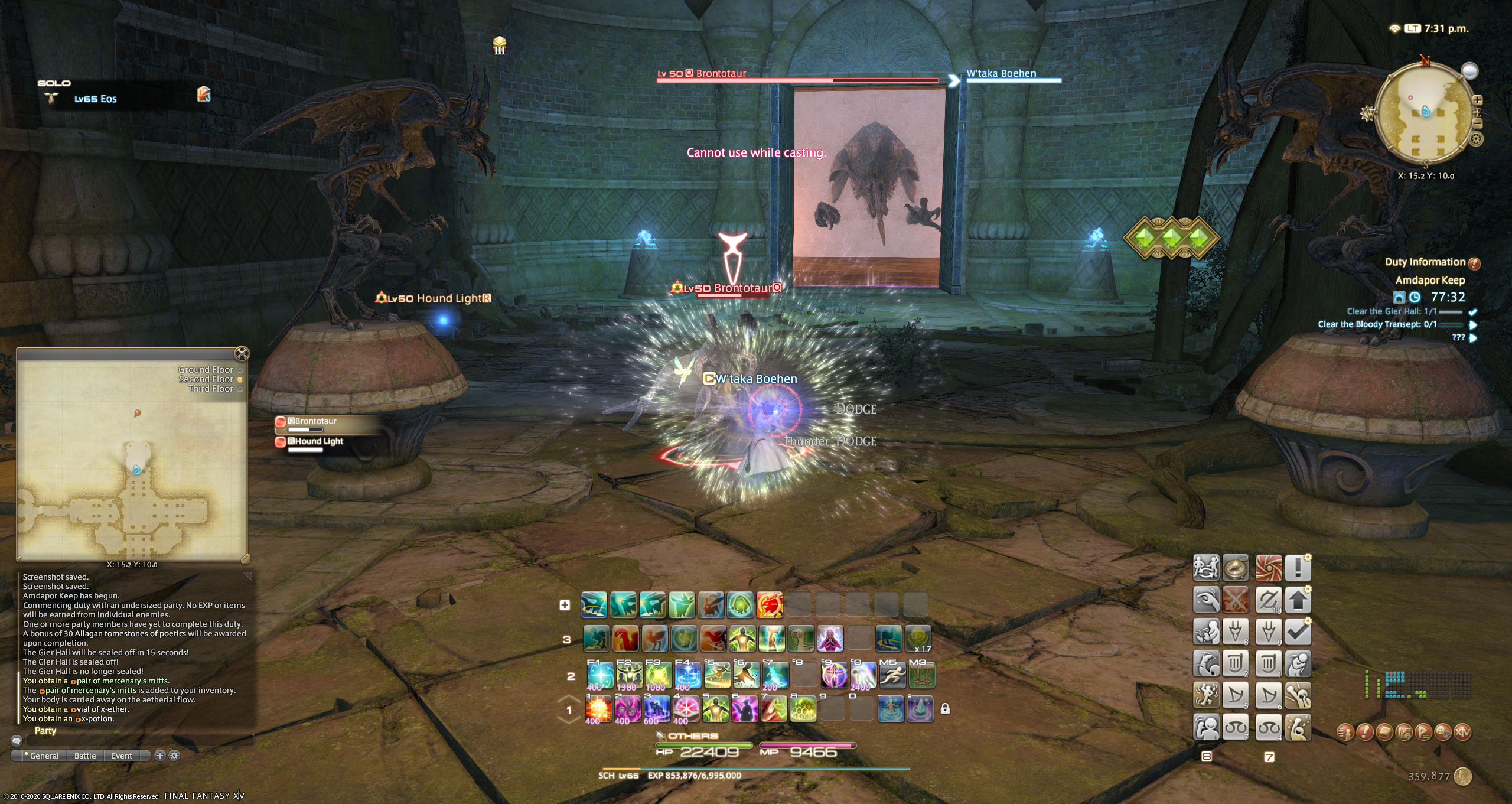Select Brontotaur in the enemy list
Image resolution: width=1512 pixels, height=804 pixels.
pyautogui.click(x=315, y=422)
